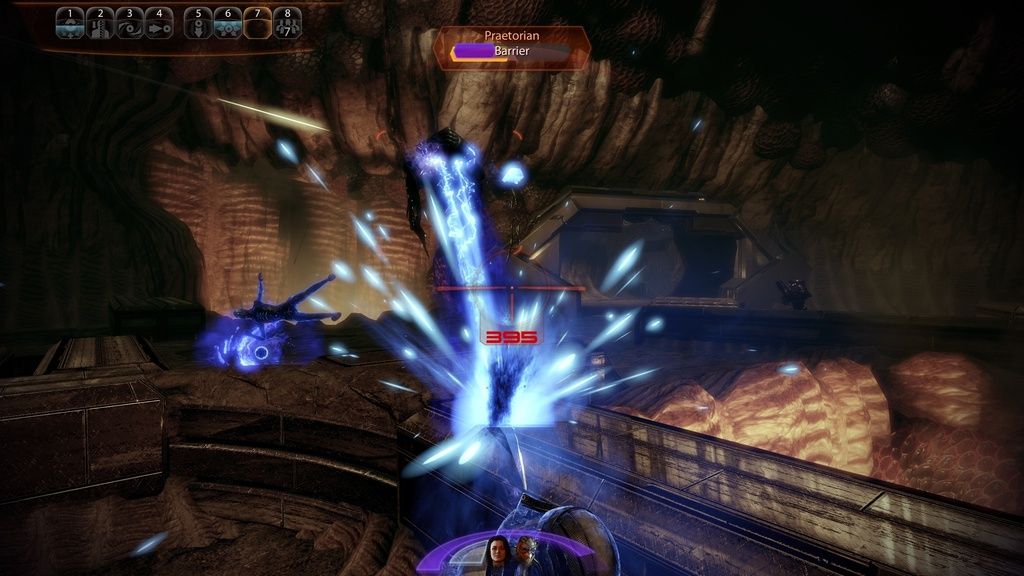
Task: Activate the power in quick slot 1
Action: 69,23
